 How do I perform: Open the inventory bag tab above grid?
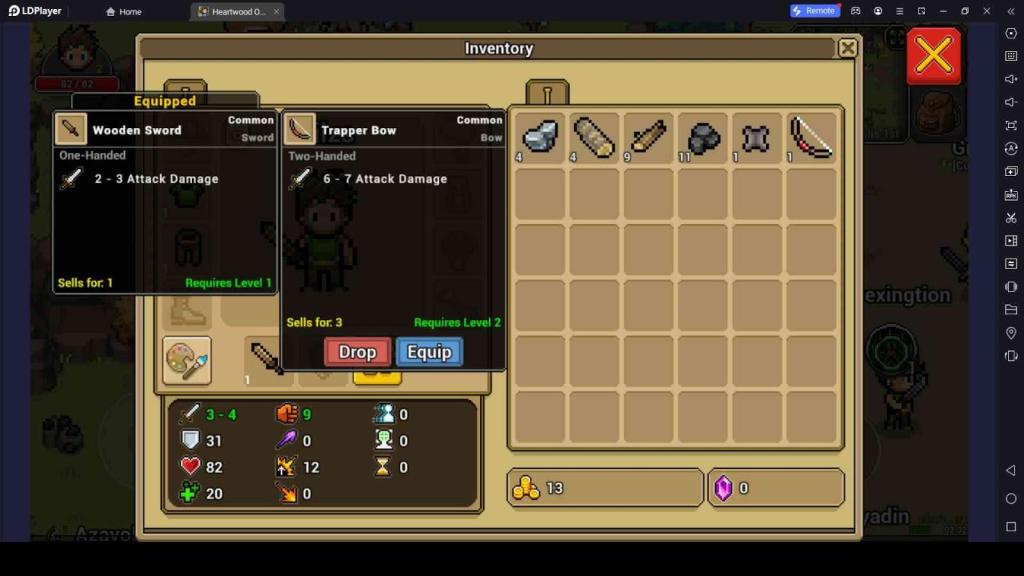(547, 94)
